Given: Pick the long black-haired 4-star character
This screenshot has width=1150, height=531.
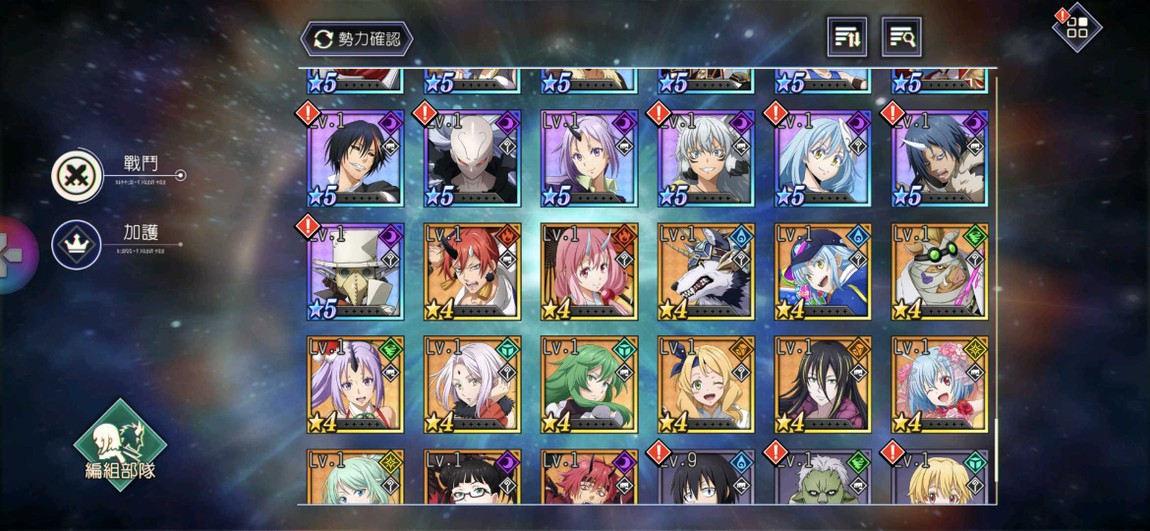Looking at the screenshot, I should click(x=823, y=384).
